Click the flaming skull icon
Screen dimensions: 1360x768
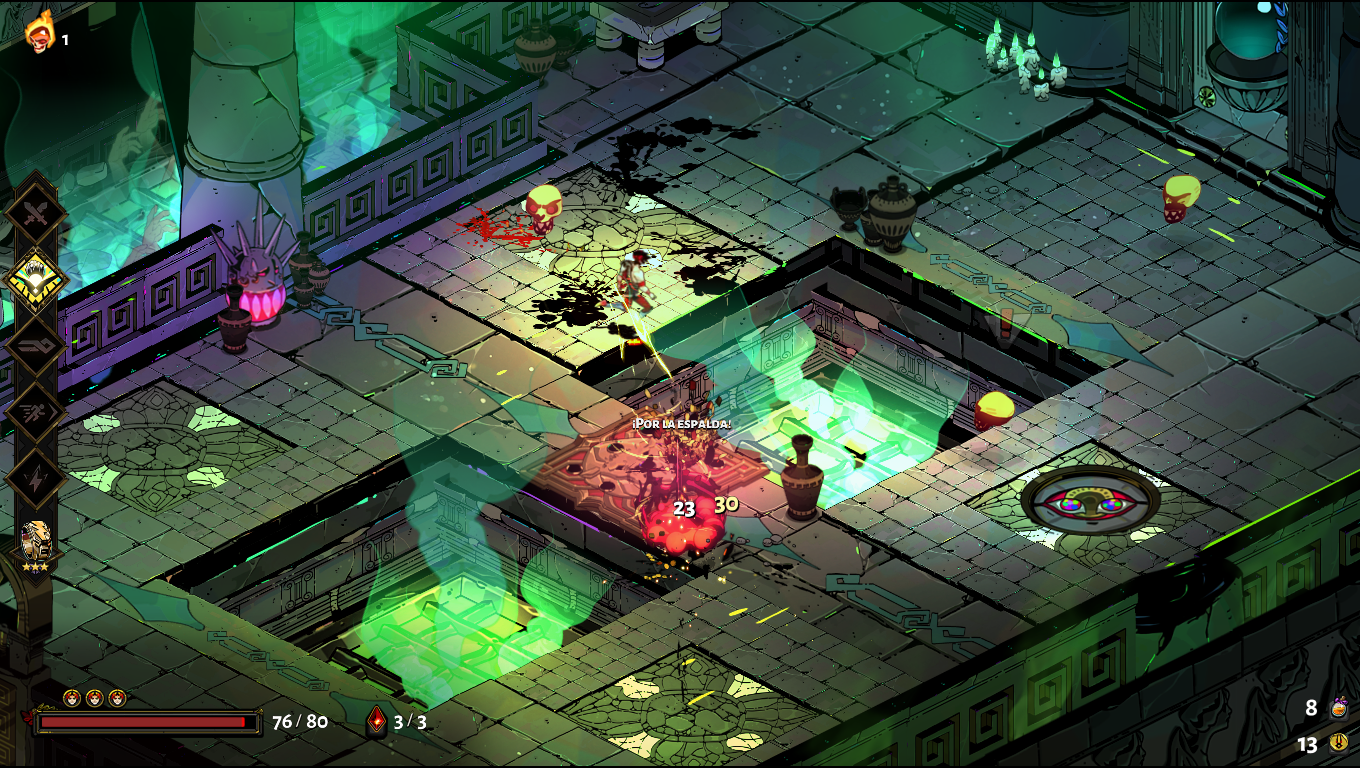coord(40,32)
